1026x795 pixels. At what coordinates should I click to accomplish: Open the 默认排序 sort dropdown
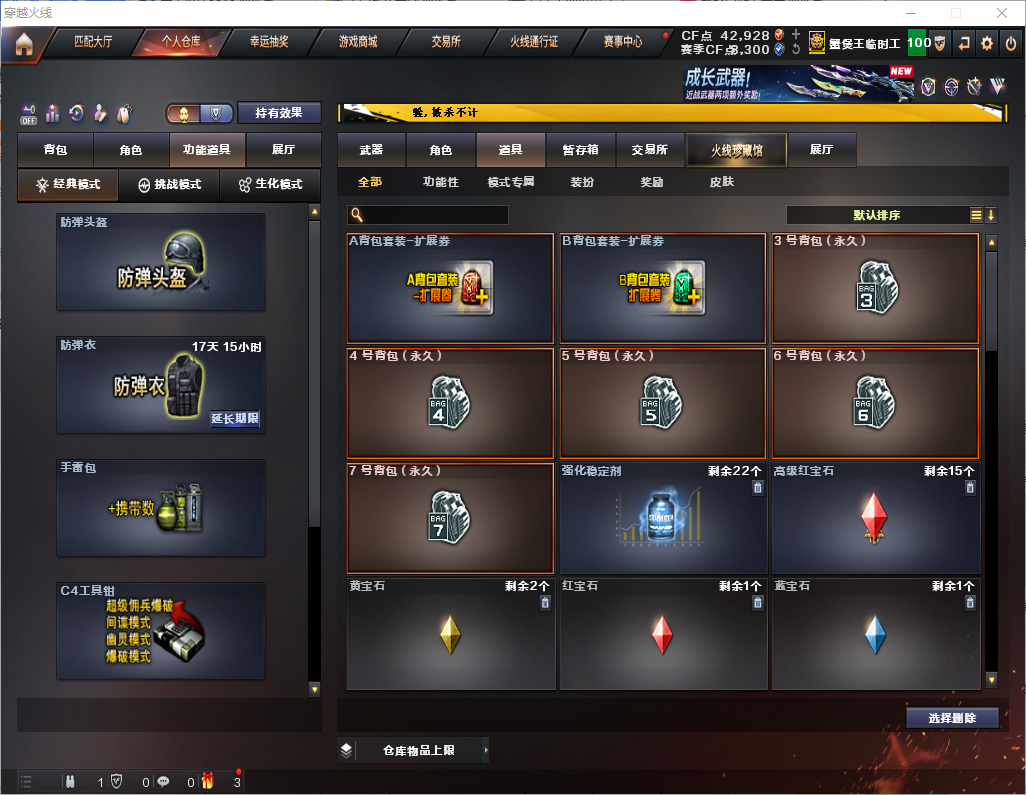click(x=877, y=215)
